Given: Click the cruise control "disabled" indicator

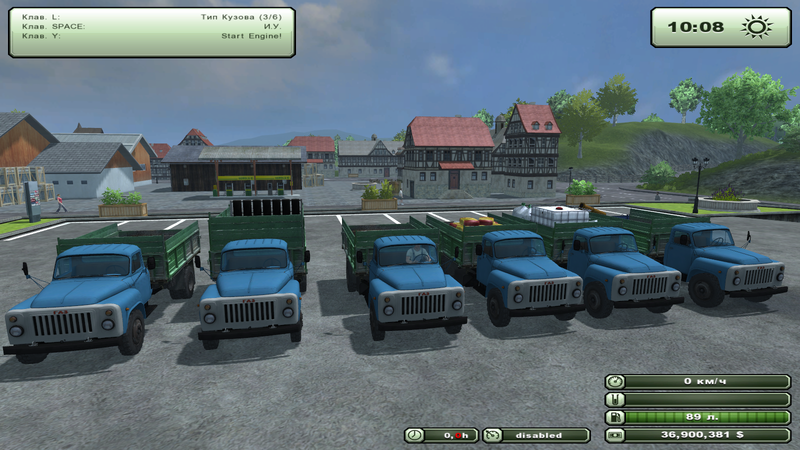Looking at the screenshot, I should 536,435.
